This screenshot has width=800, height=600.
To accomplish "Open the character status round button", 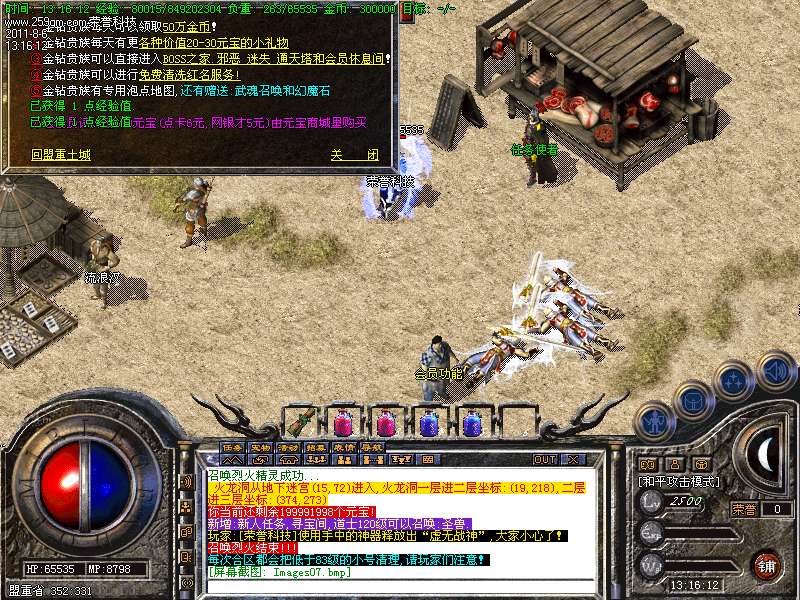I will click(654, 423).
